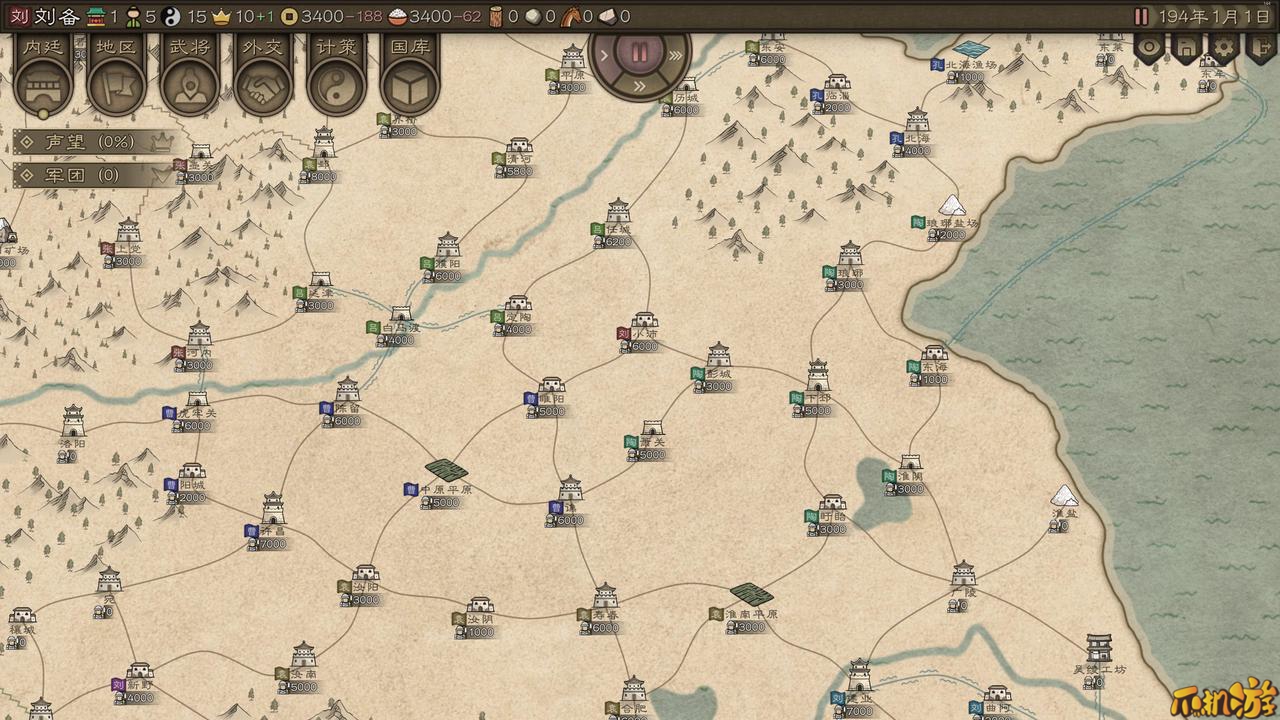Toggle the eye view-mode icon
The height and width of the screenshot is (720, 1280).
click(x=1148, y=47)
